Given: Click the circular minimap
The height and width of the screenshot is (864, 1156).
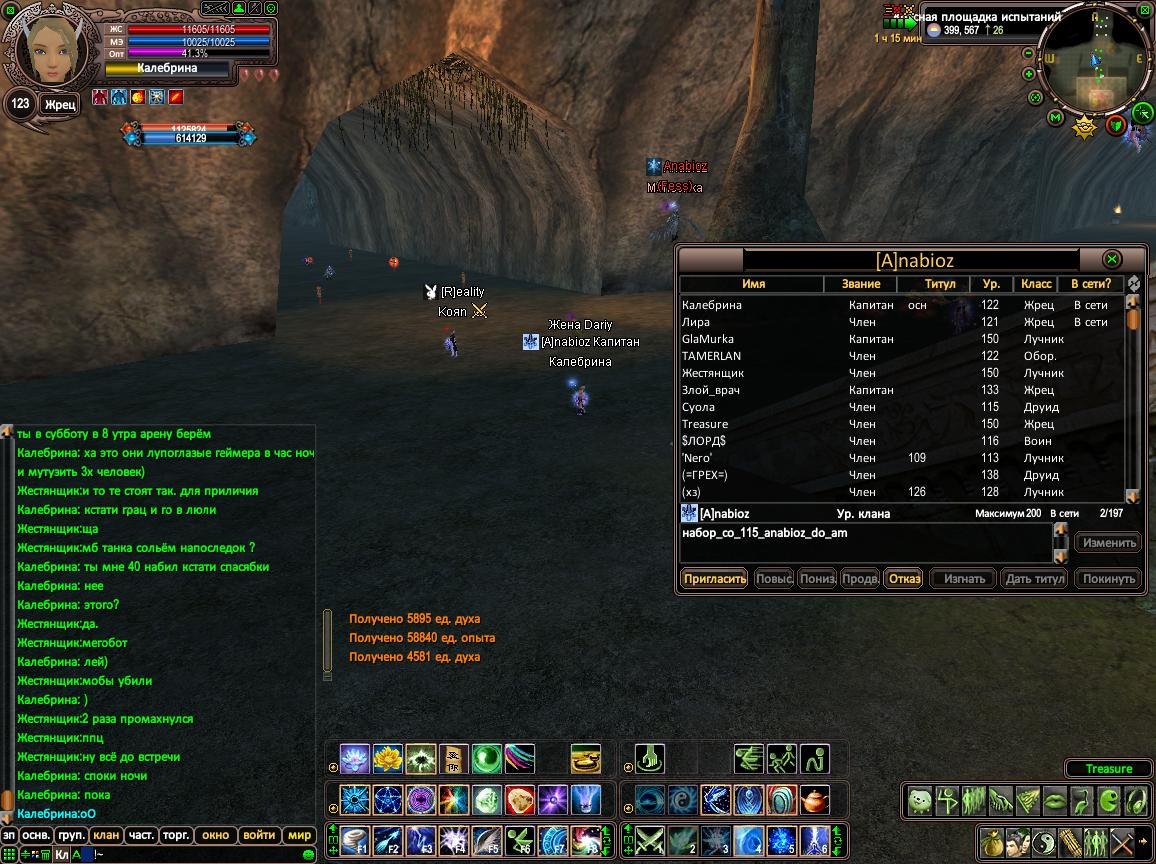Looking at the screenshot, I should pyautogui.click(x=1095, y=62).
